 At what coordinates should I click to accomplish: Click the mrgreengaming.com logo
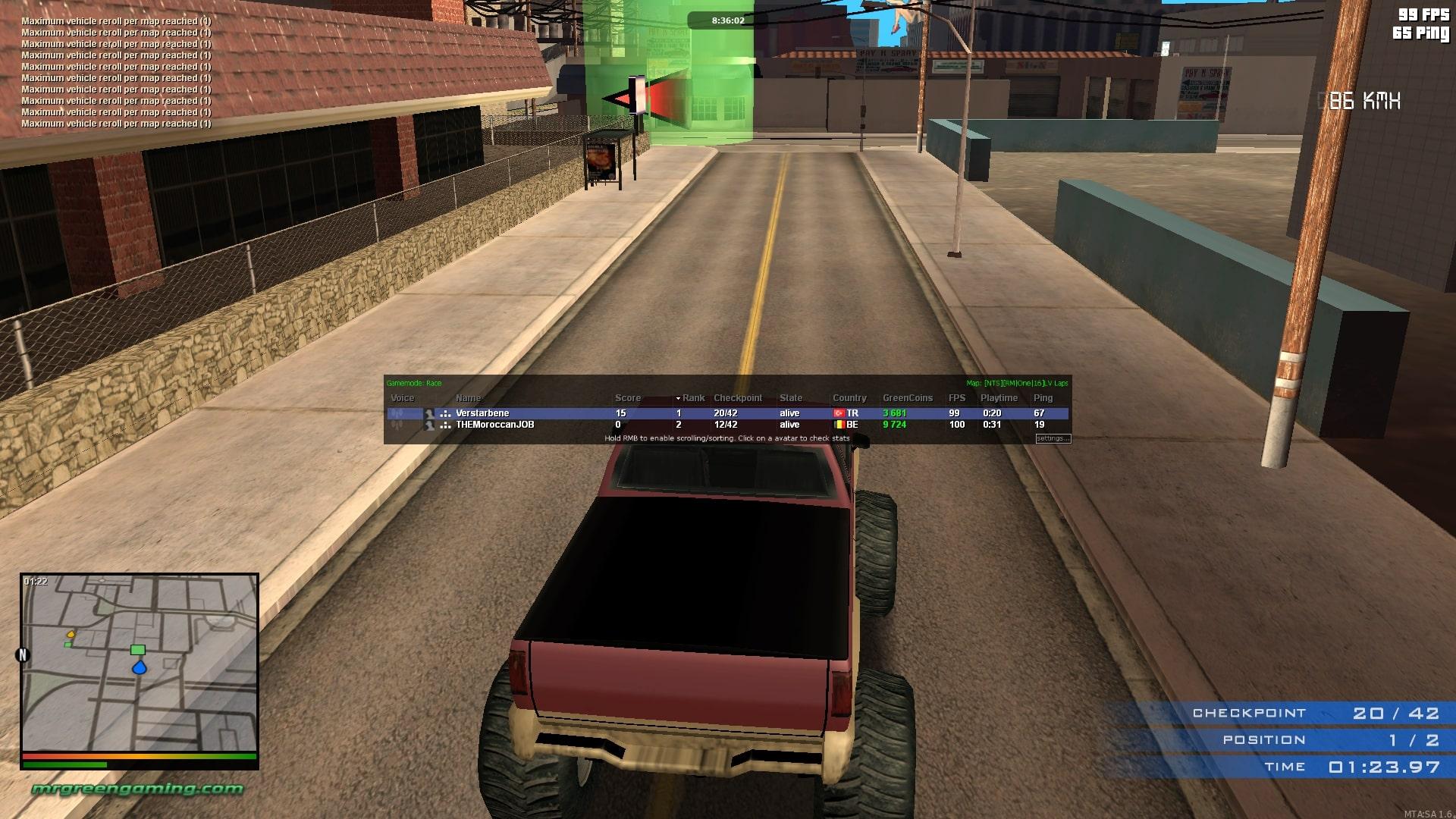(137, 789)
